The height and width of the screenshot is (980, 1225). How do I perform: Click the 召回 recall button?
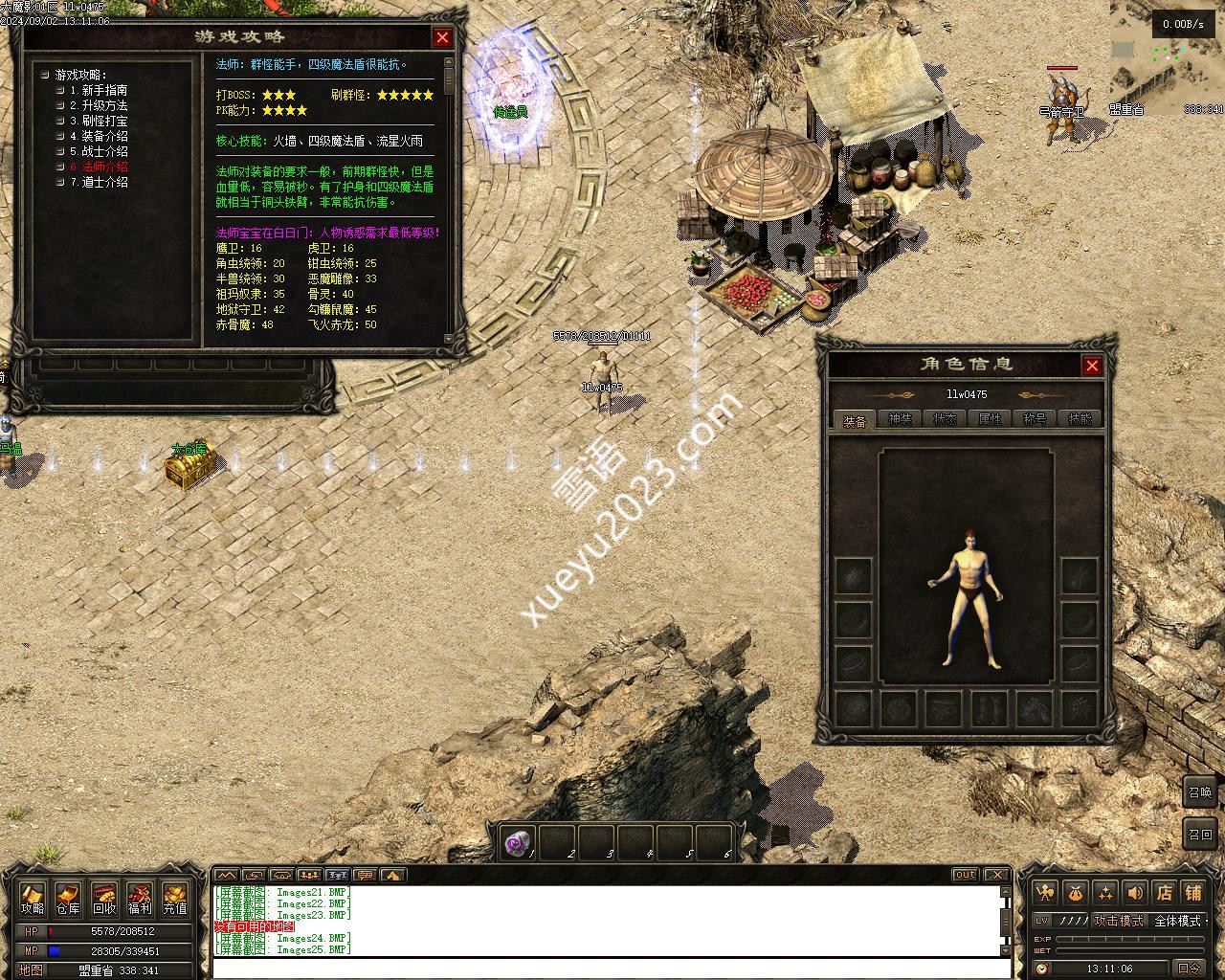tap(1200, 834)
